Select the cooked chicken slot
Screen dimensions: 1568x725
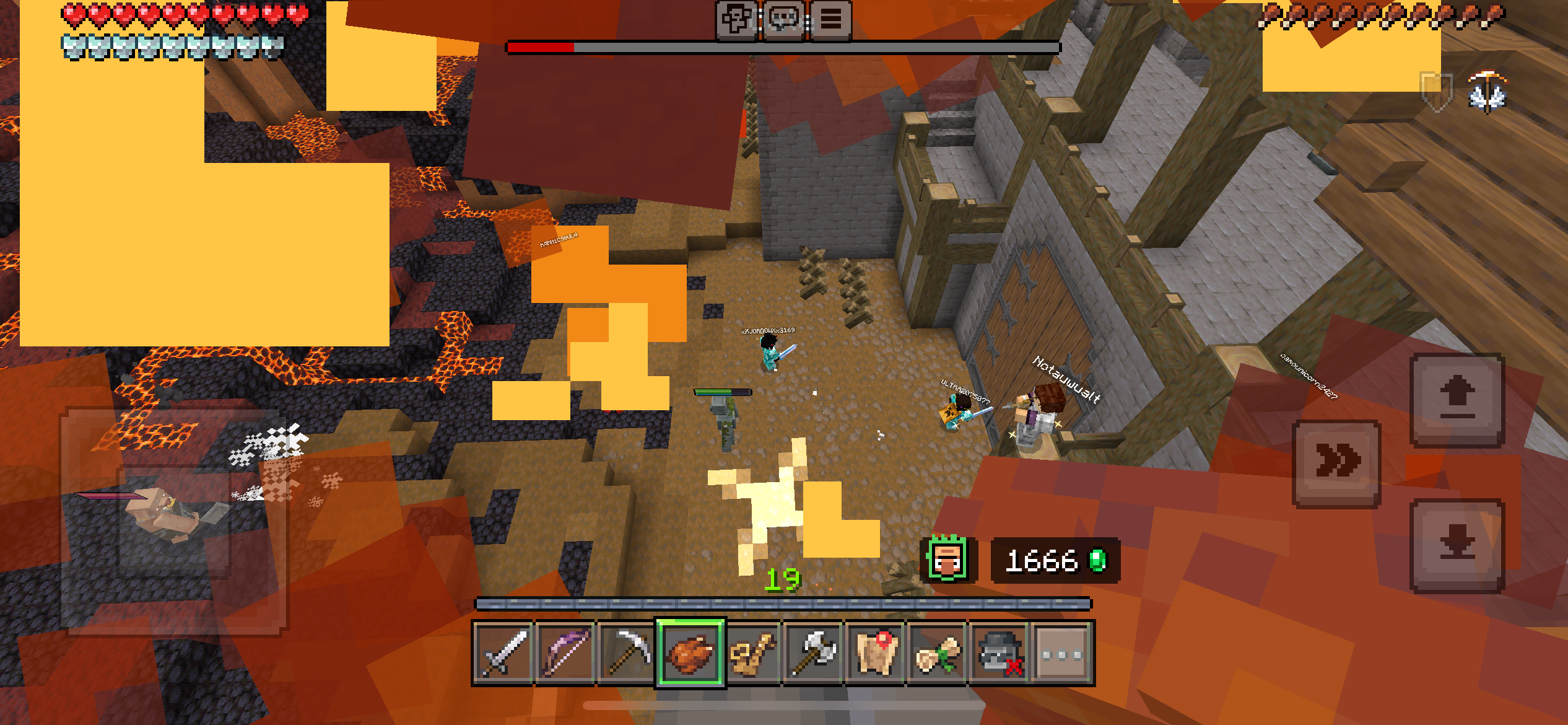coord(690,653)
